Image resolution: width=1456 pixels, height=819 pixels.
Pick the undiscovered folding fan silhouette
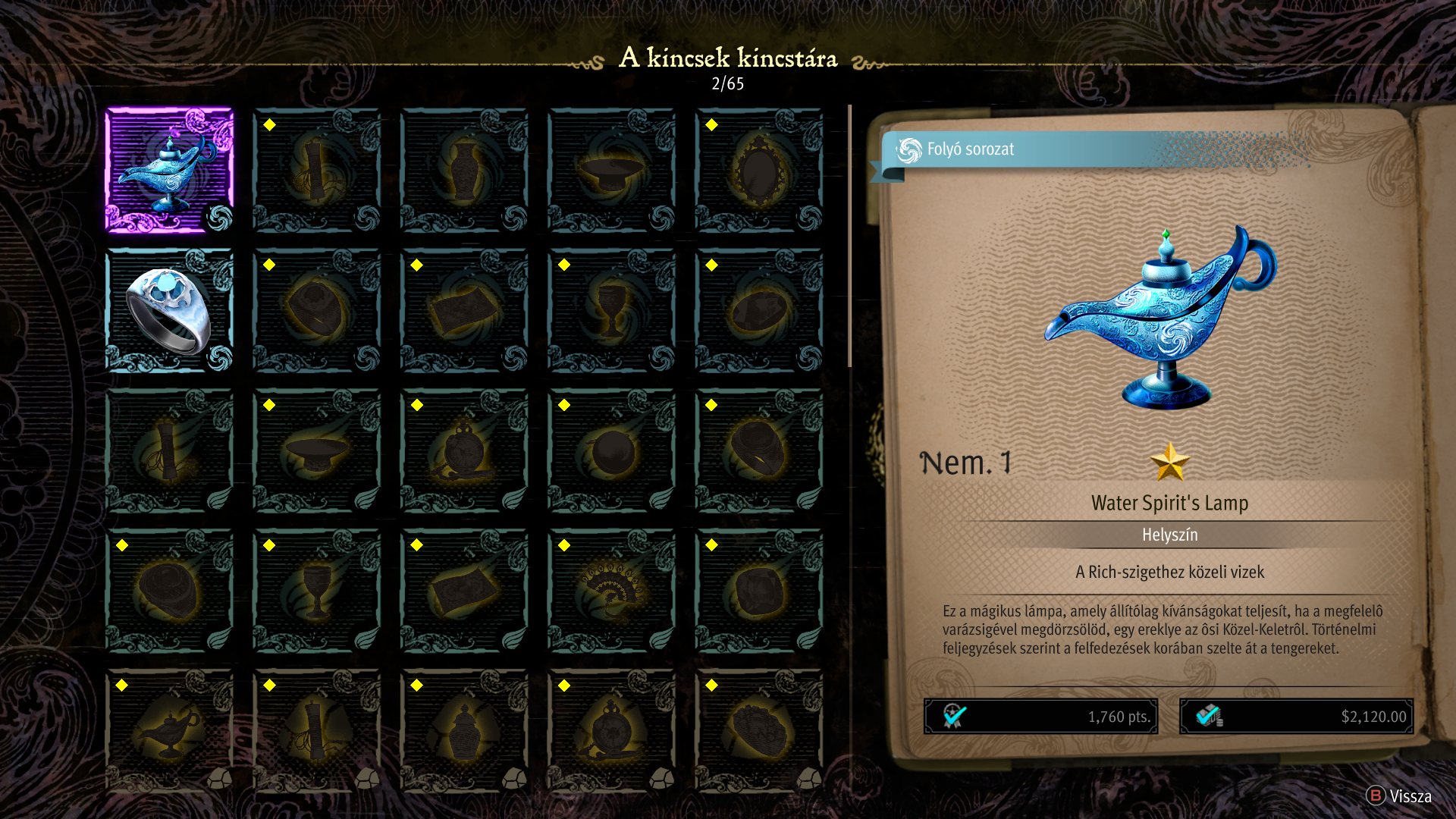[612, 590]
